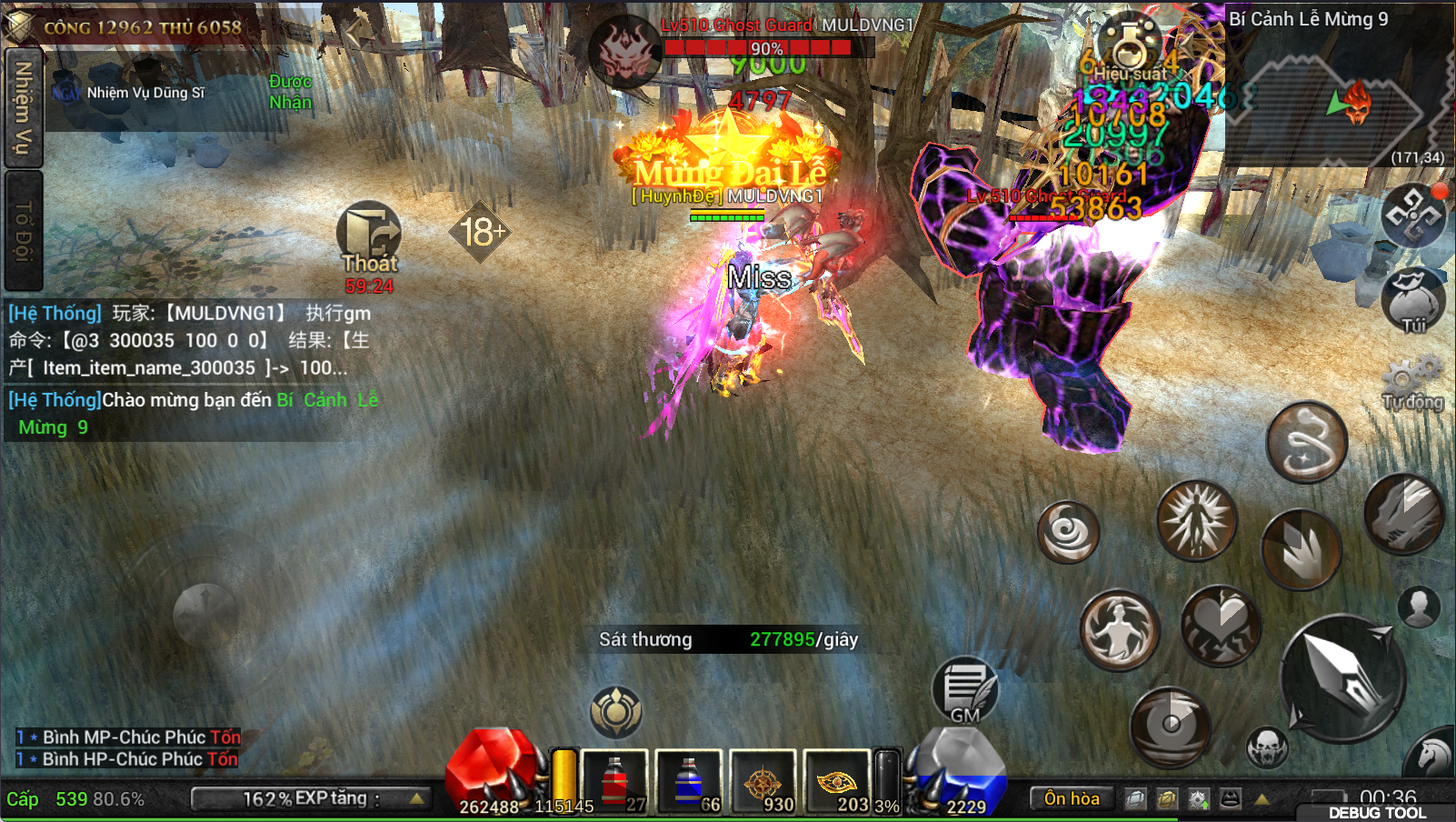Cast the snake swirl skill
The width and height of the screenshot is (1456, 822).
coord(1306,443)
